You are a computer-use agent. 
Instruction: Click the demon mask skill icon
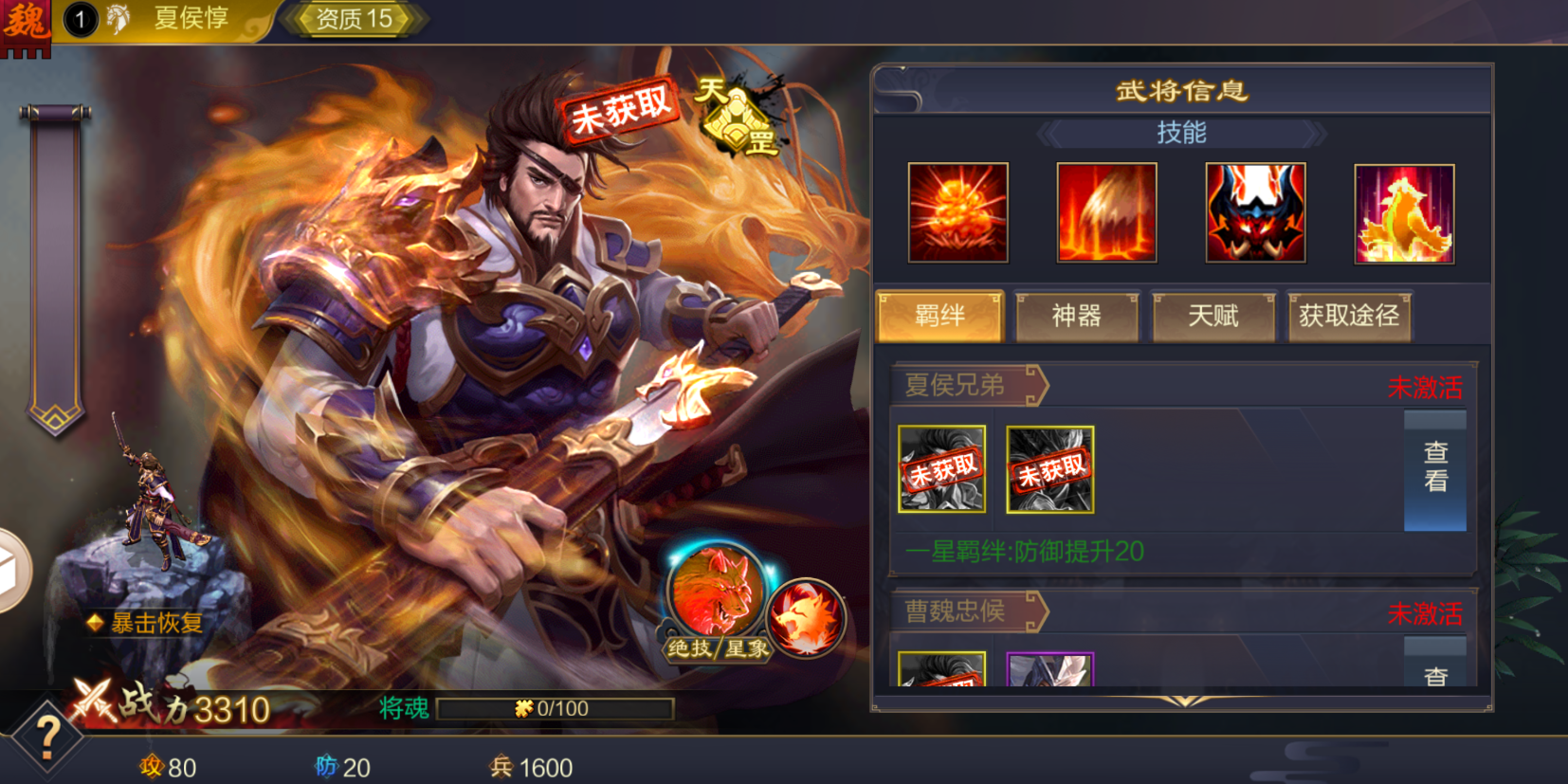pyautogui.click(x=1255, y=212)
